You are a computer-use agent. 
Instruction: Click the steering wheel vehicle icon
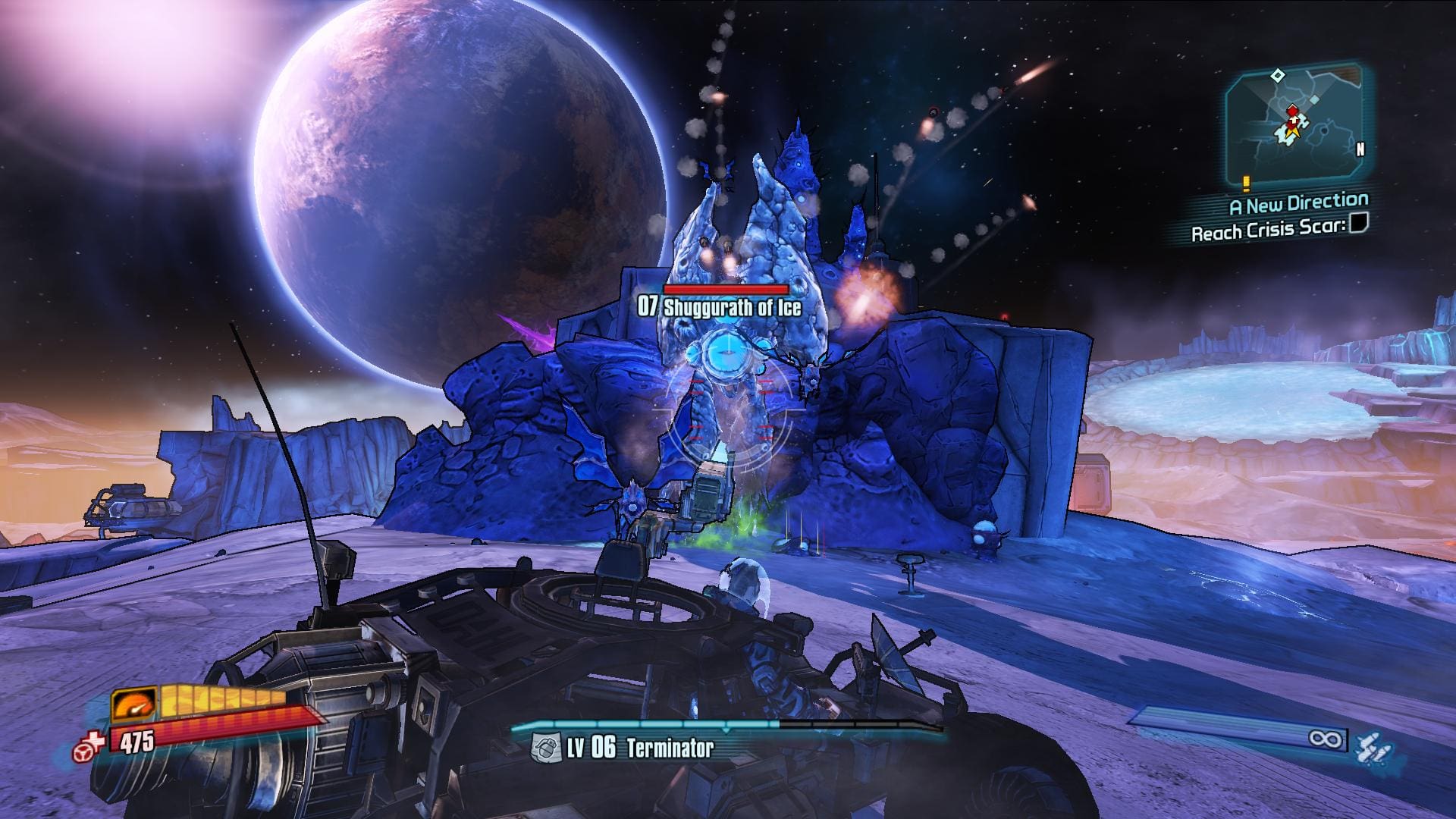85,752
